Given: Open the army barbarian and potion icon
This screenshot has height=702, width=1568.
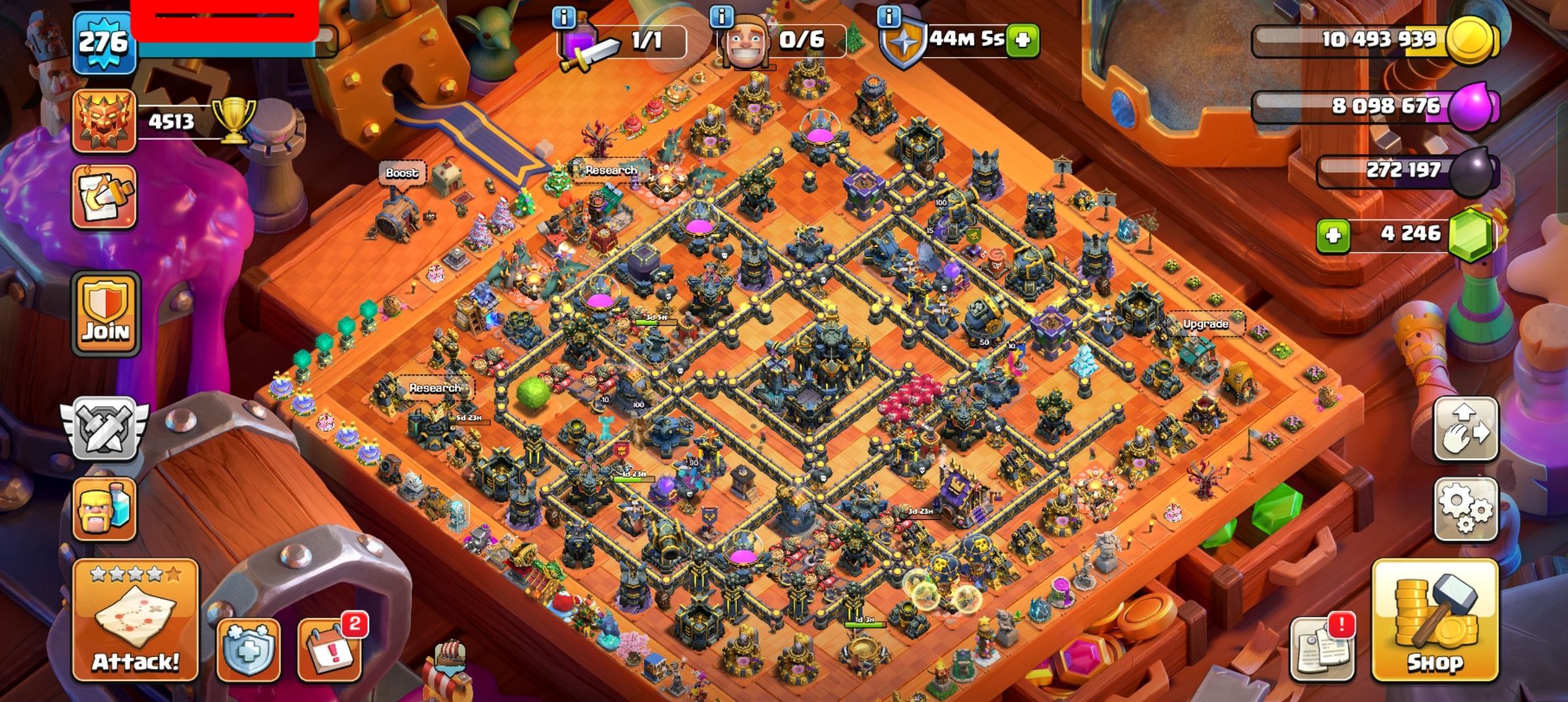Looking at the screenshot, I should point(104,509).
